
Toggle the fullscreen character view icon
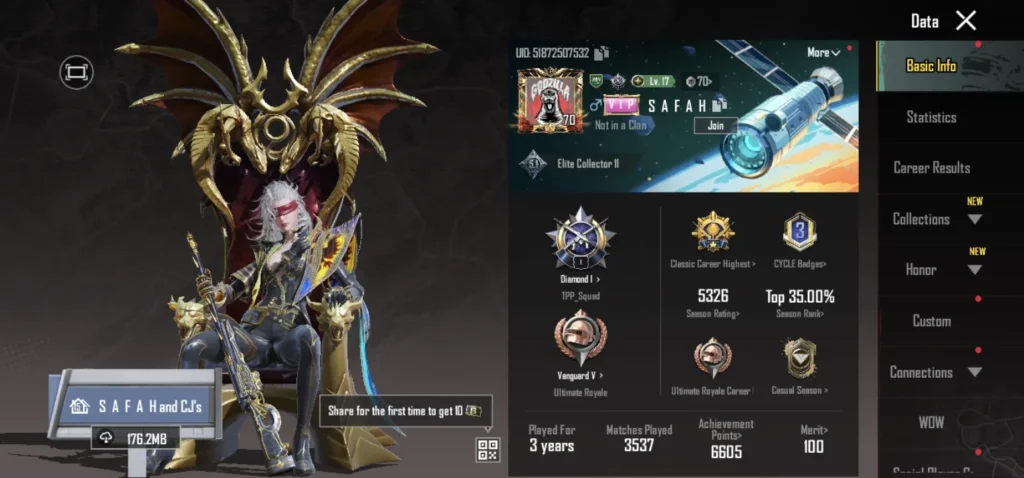click(x=76, y=72)
